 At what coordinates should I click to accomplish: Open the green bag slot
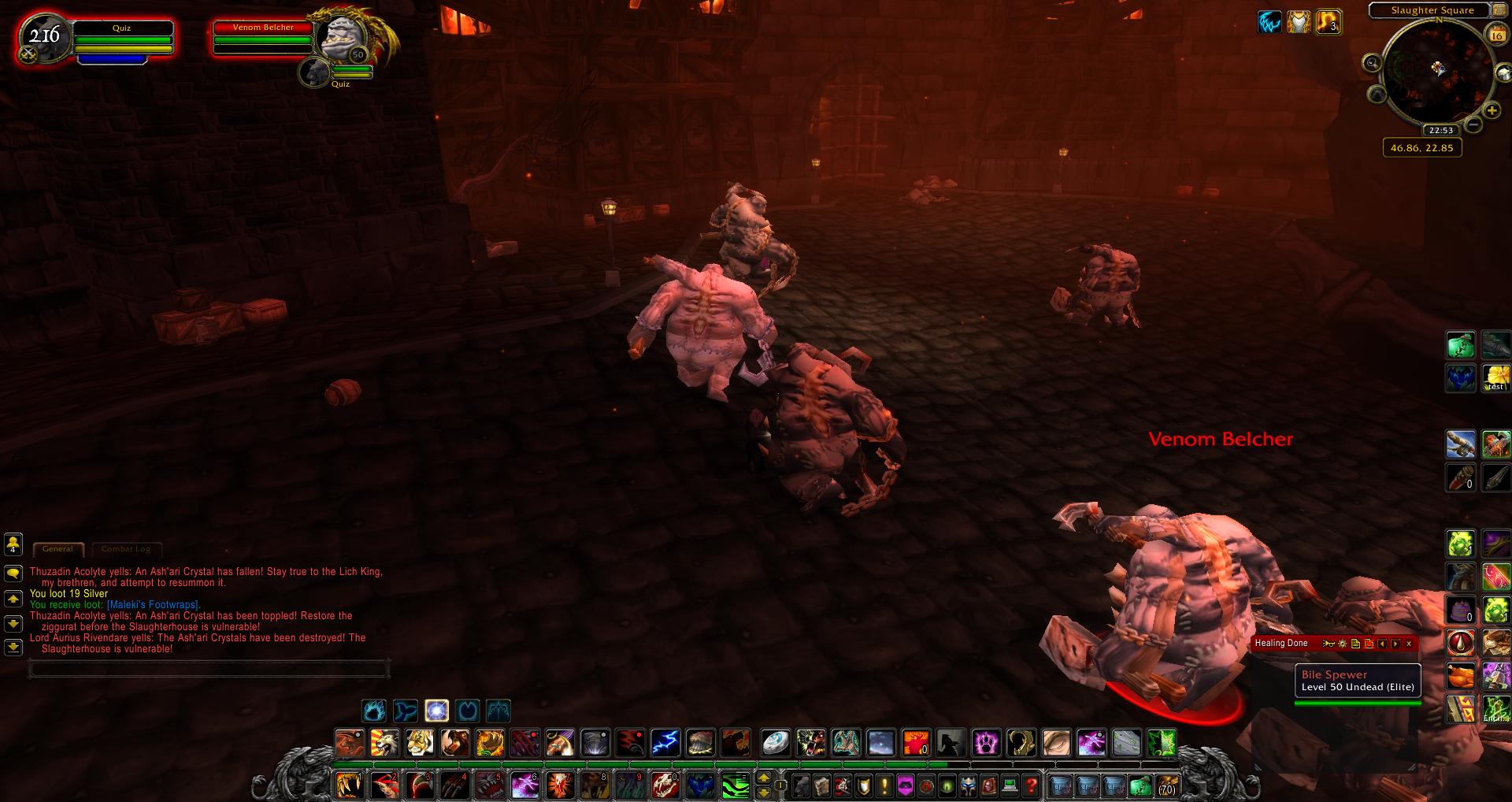point(1140,785)
